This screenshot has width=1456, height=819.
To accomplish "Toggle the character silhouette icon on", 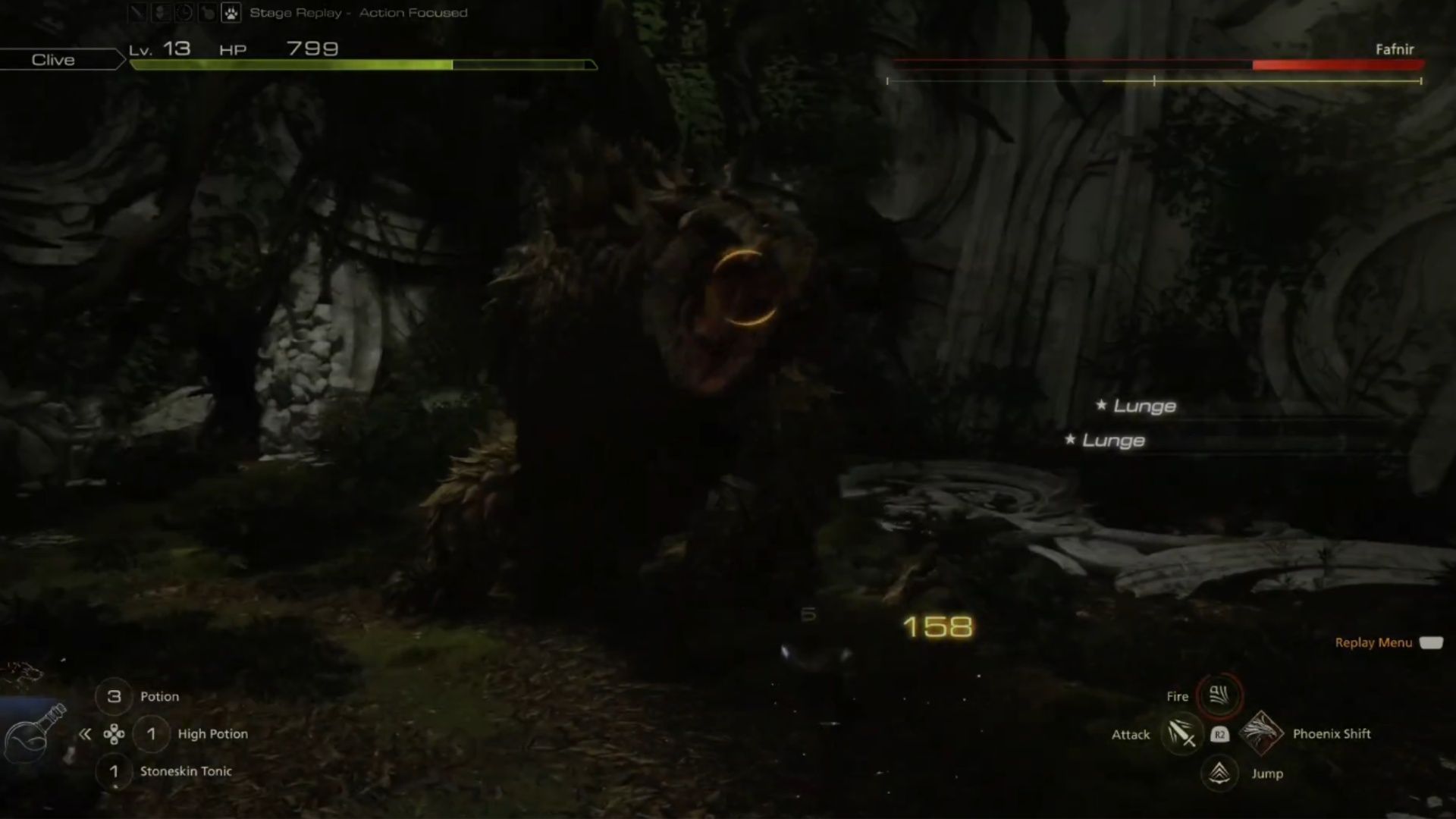I will [161, 13].
